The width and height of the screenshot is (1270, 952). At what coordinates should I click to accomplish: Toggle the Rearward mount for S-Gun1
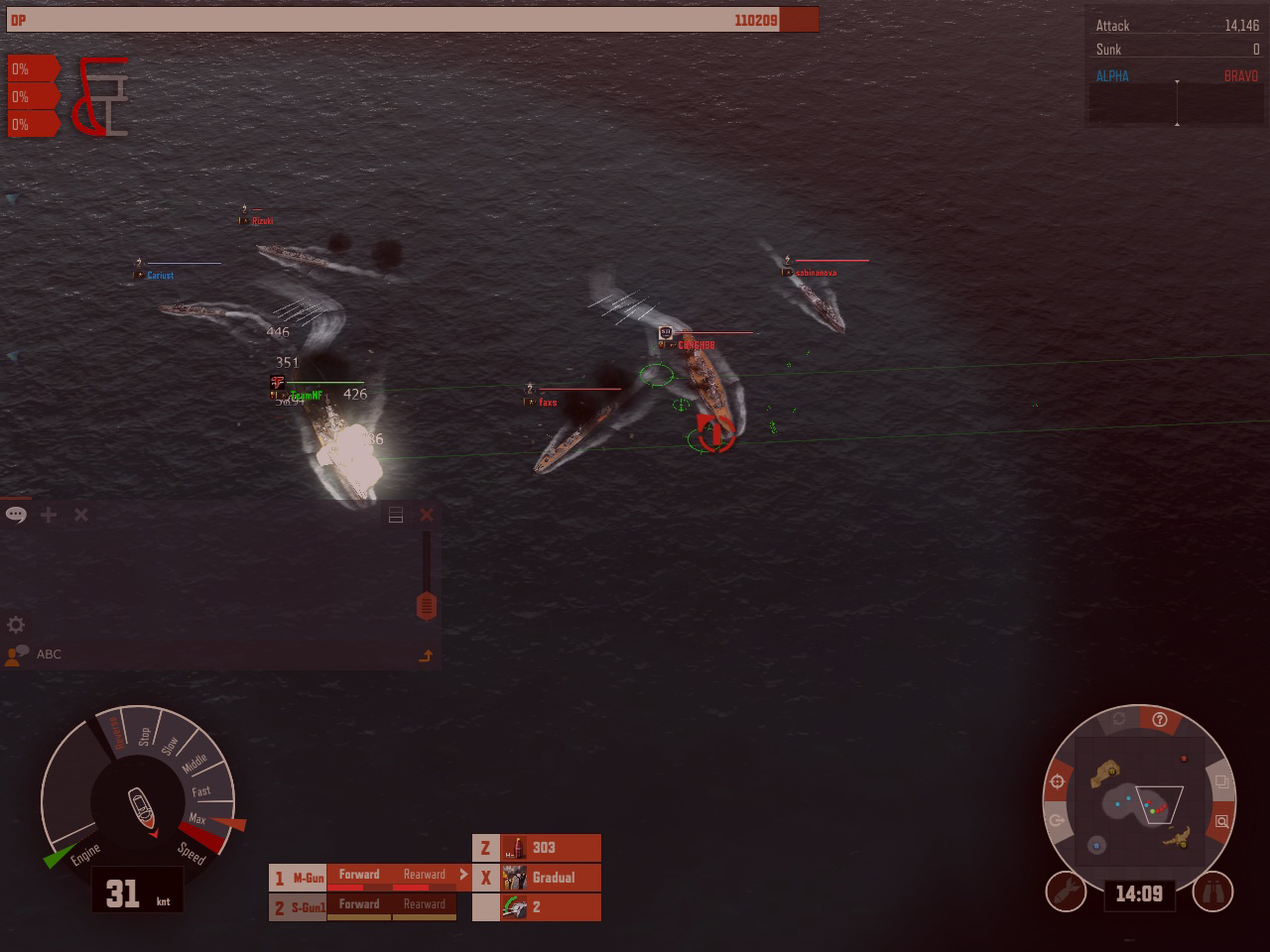click(x=424, y=904)
